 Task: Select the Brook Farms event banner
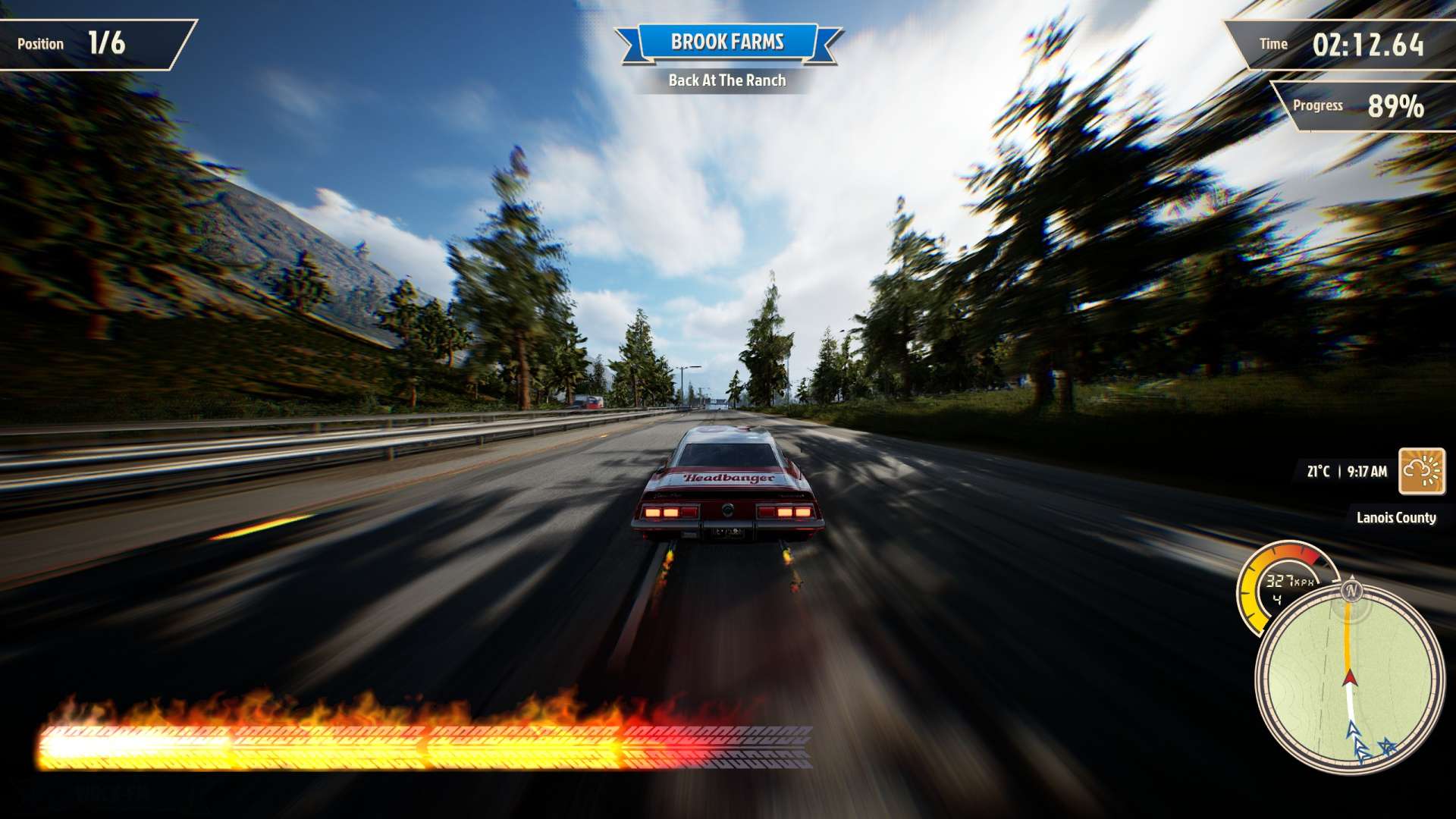point(727,42)
